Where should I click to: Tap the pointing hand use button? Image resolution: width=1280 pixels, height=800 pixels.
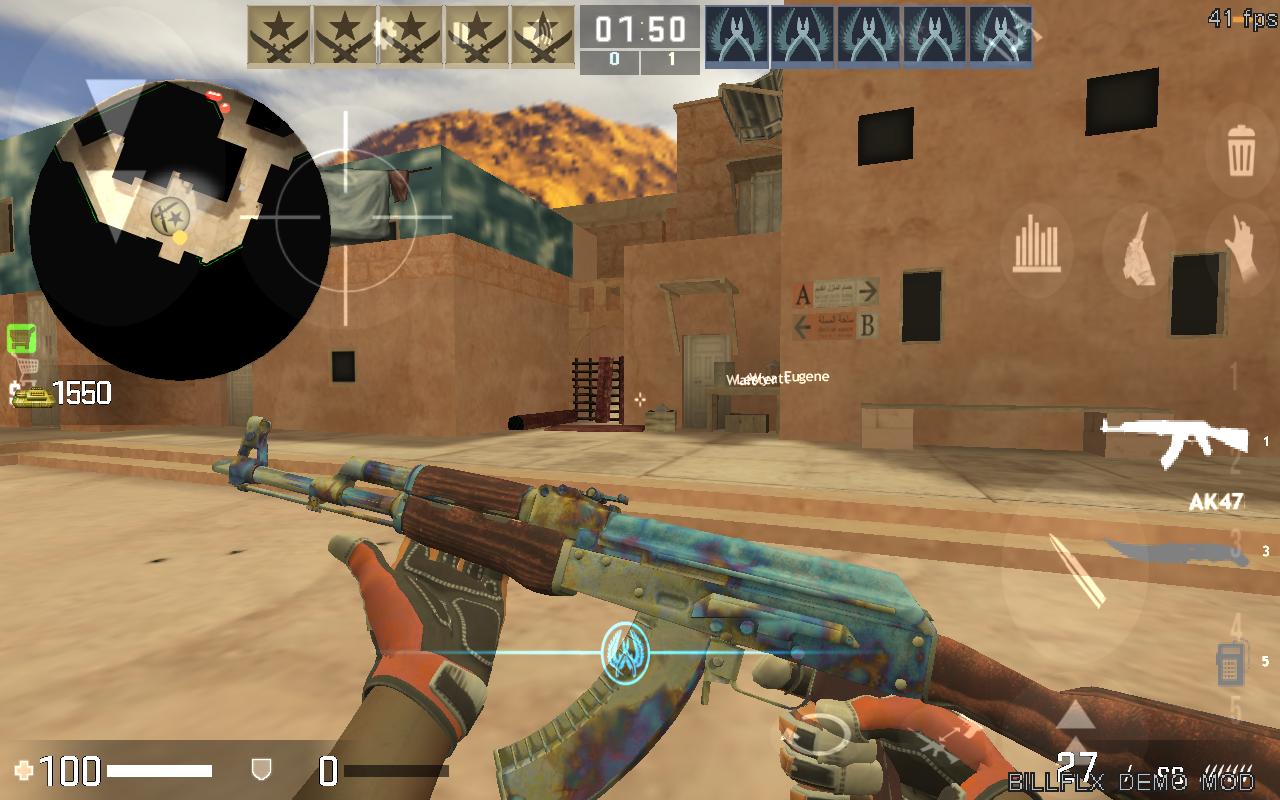[1241, 247]
